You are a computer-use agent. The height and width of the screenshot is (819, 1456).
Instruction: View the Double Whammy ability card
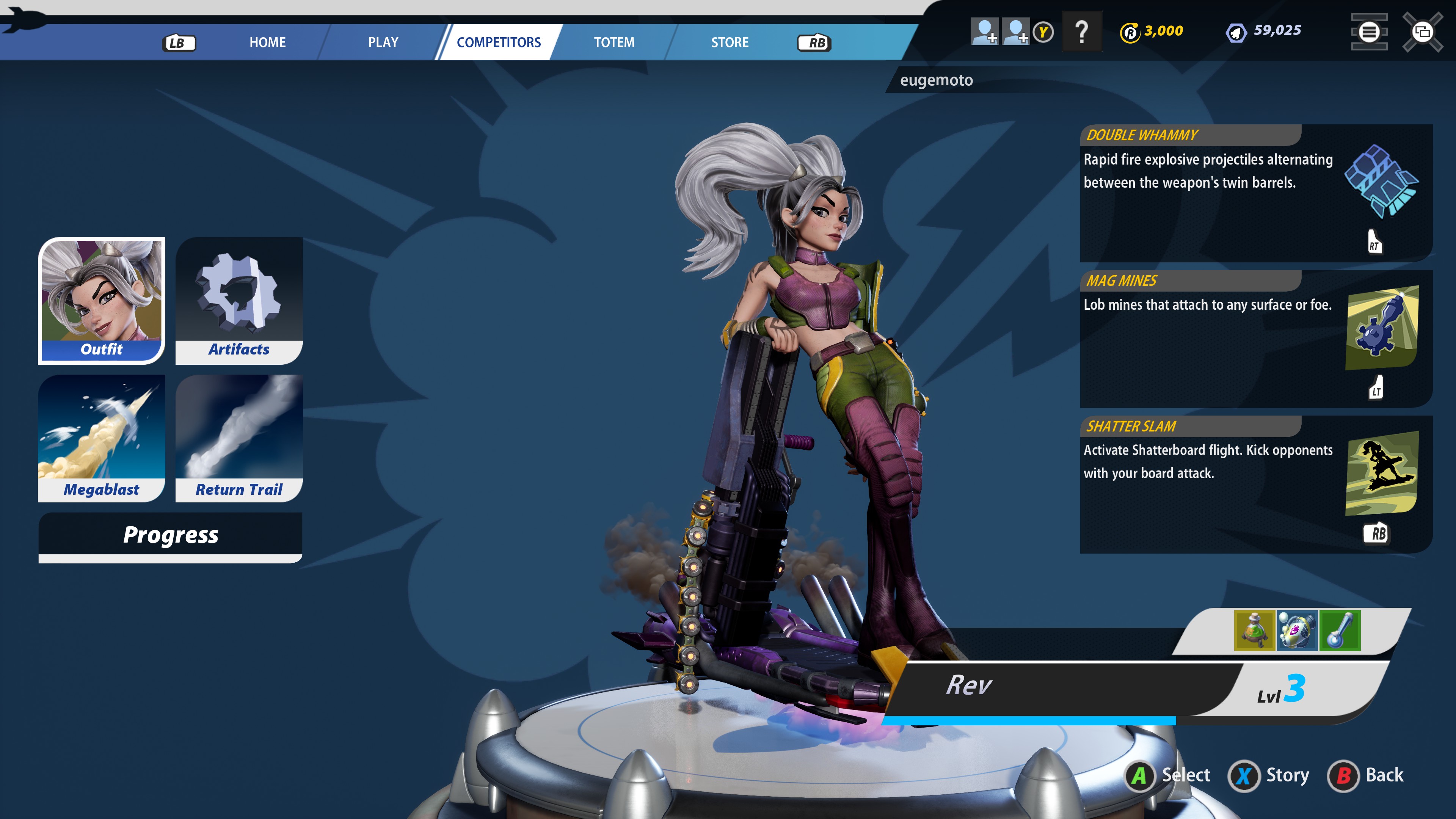click(x=1255, y=193)
